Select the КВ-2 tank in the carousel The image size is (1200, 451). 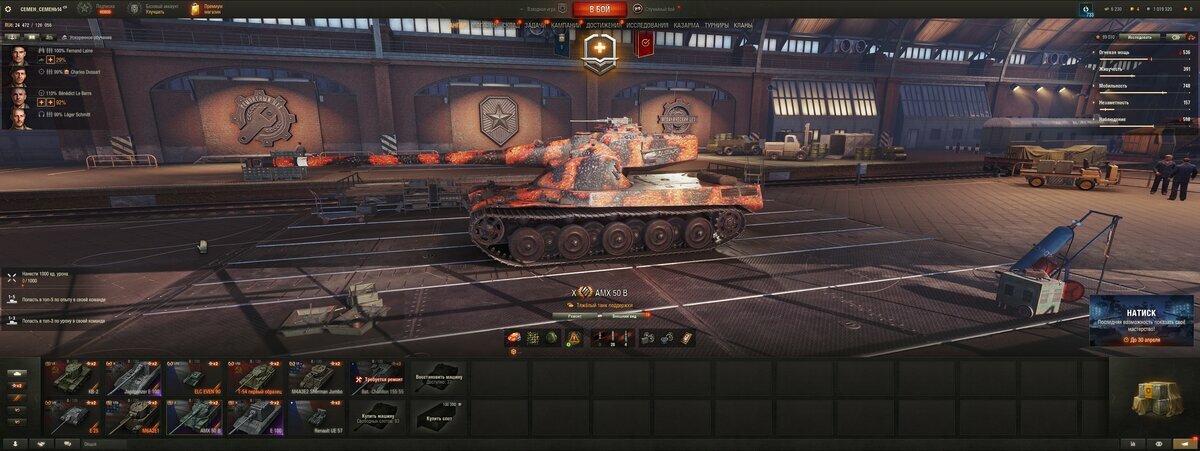click(74, 377)
